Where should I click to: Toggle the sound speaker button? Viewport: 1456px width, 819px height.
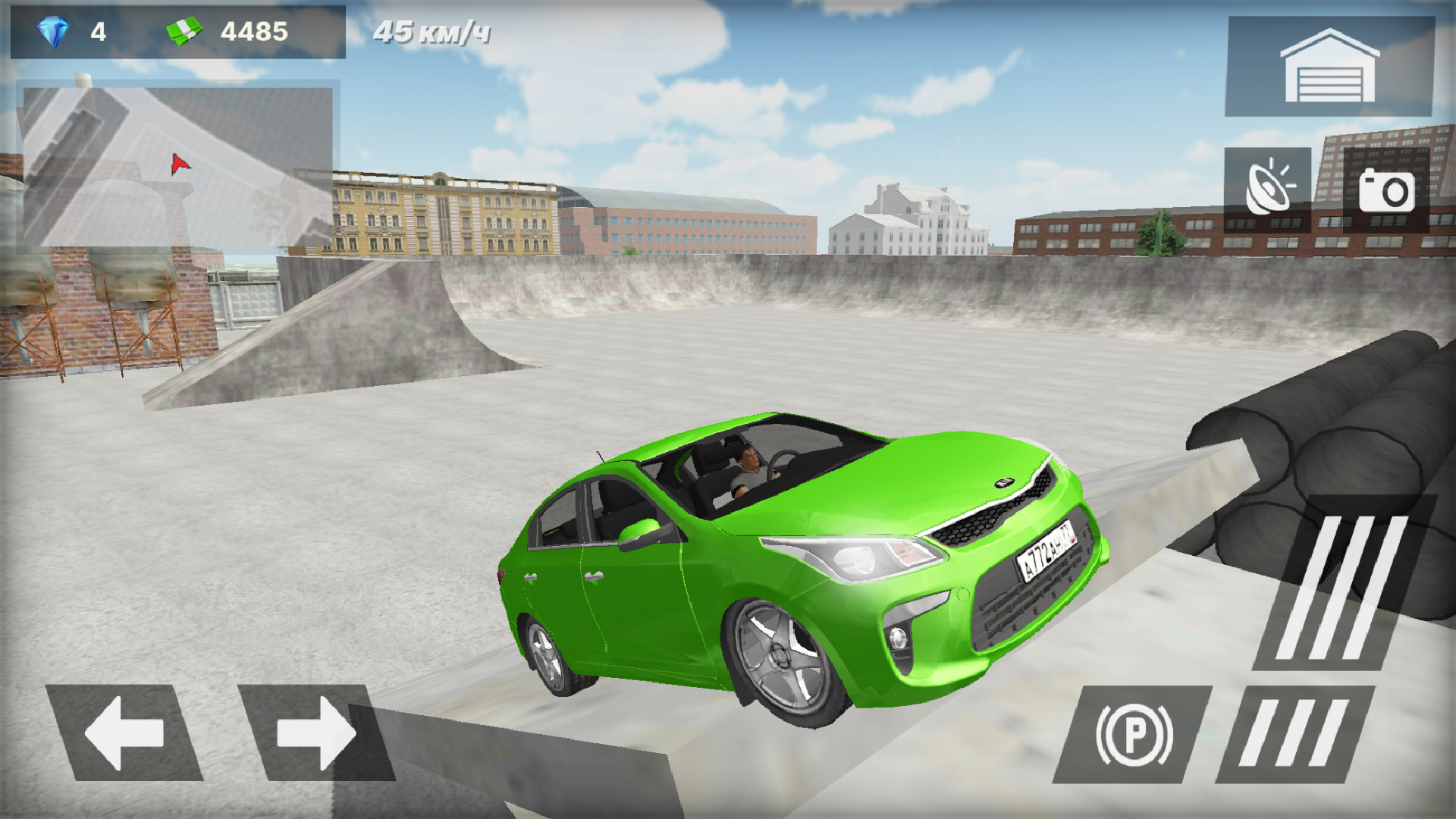1267,190
